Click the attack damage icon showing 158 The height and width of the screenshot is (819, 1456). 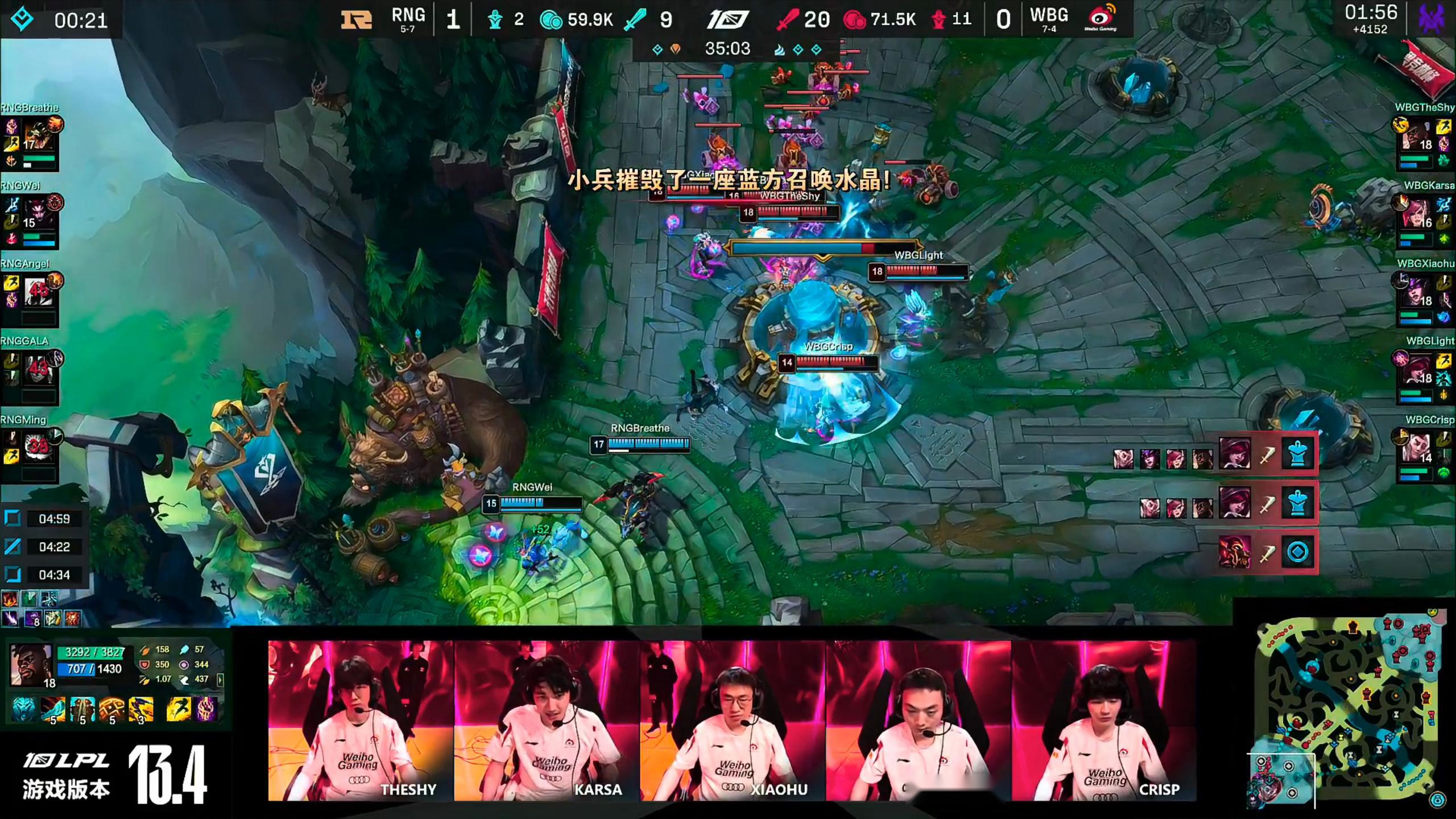coord(145,650)
